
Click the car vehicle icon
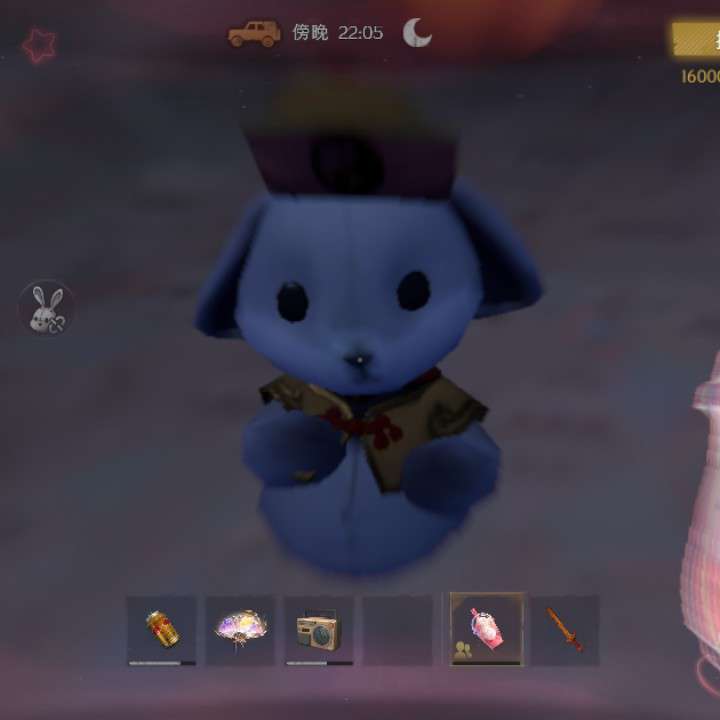[x=255, y=34]
